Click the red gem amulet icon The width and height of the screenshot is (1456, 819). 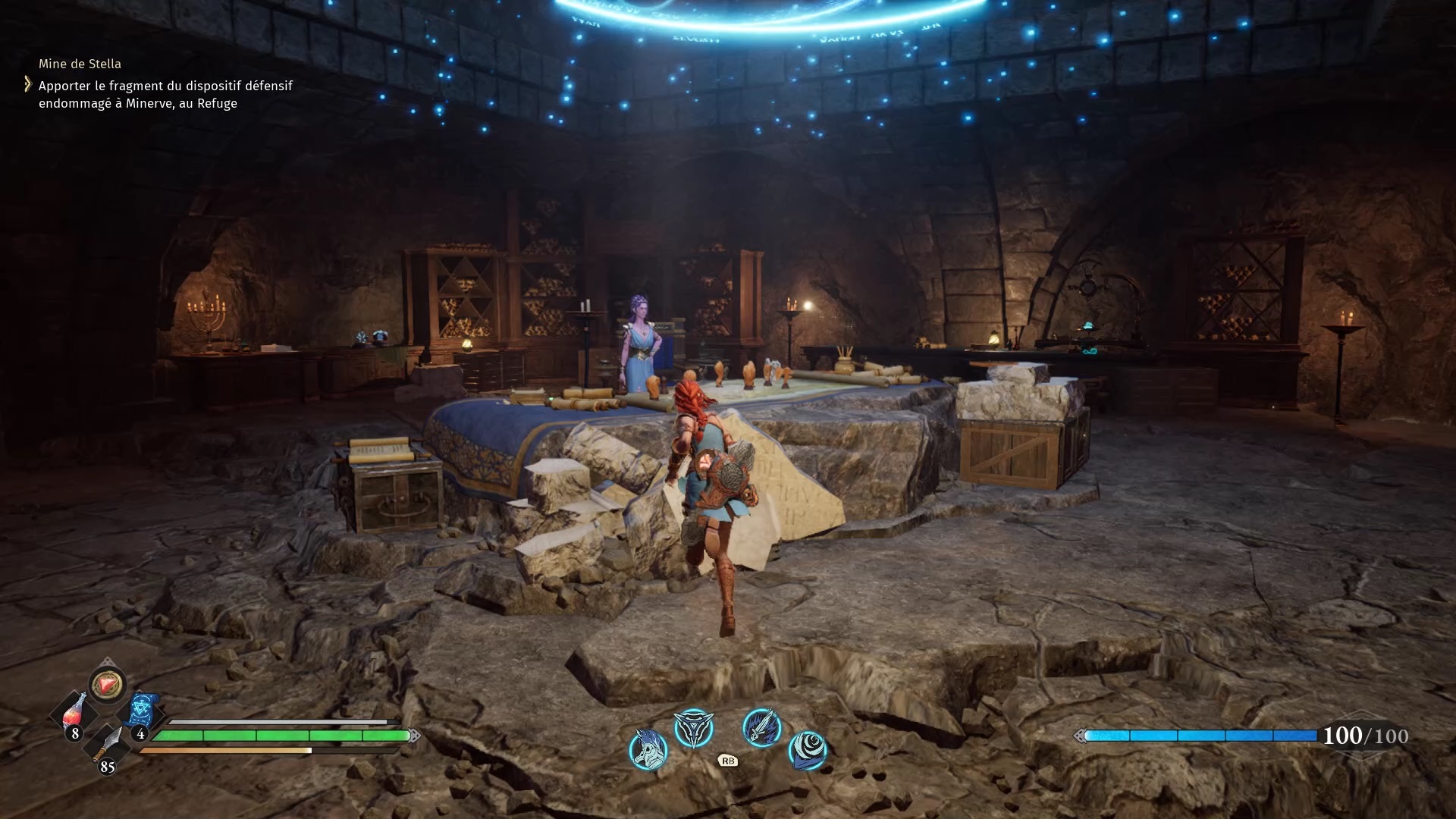tap(107, 685)
